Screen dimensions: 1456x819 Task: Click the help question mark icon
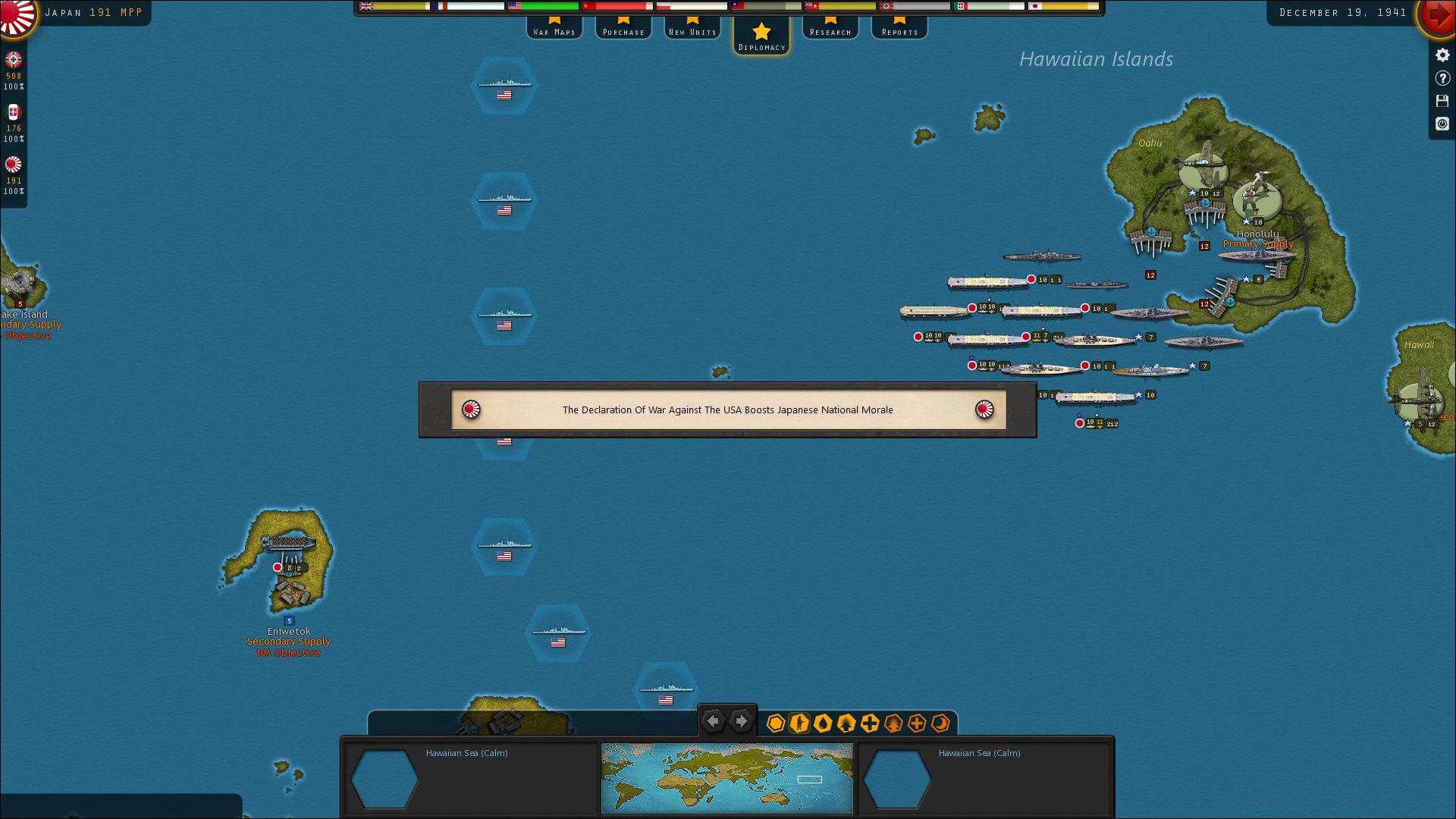coord(1442,77)
